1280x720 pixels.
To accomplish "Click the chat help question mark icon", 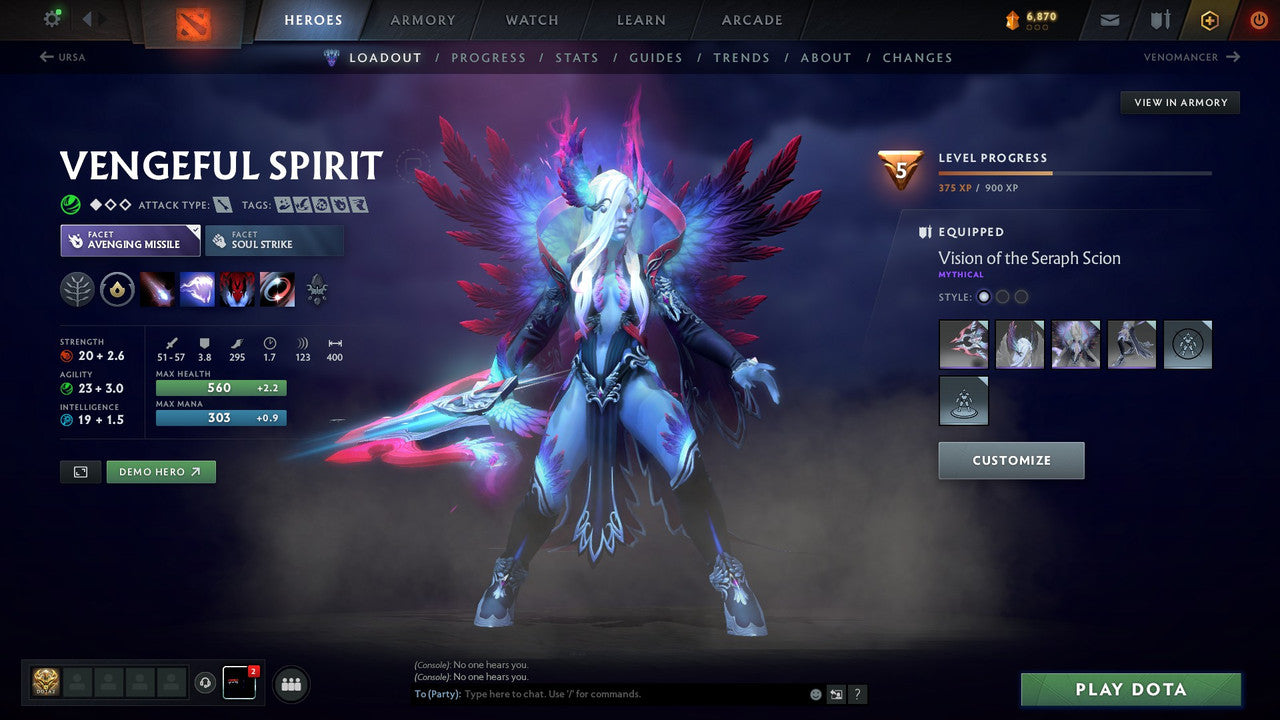I will point(857,694).
